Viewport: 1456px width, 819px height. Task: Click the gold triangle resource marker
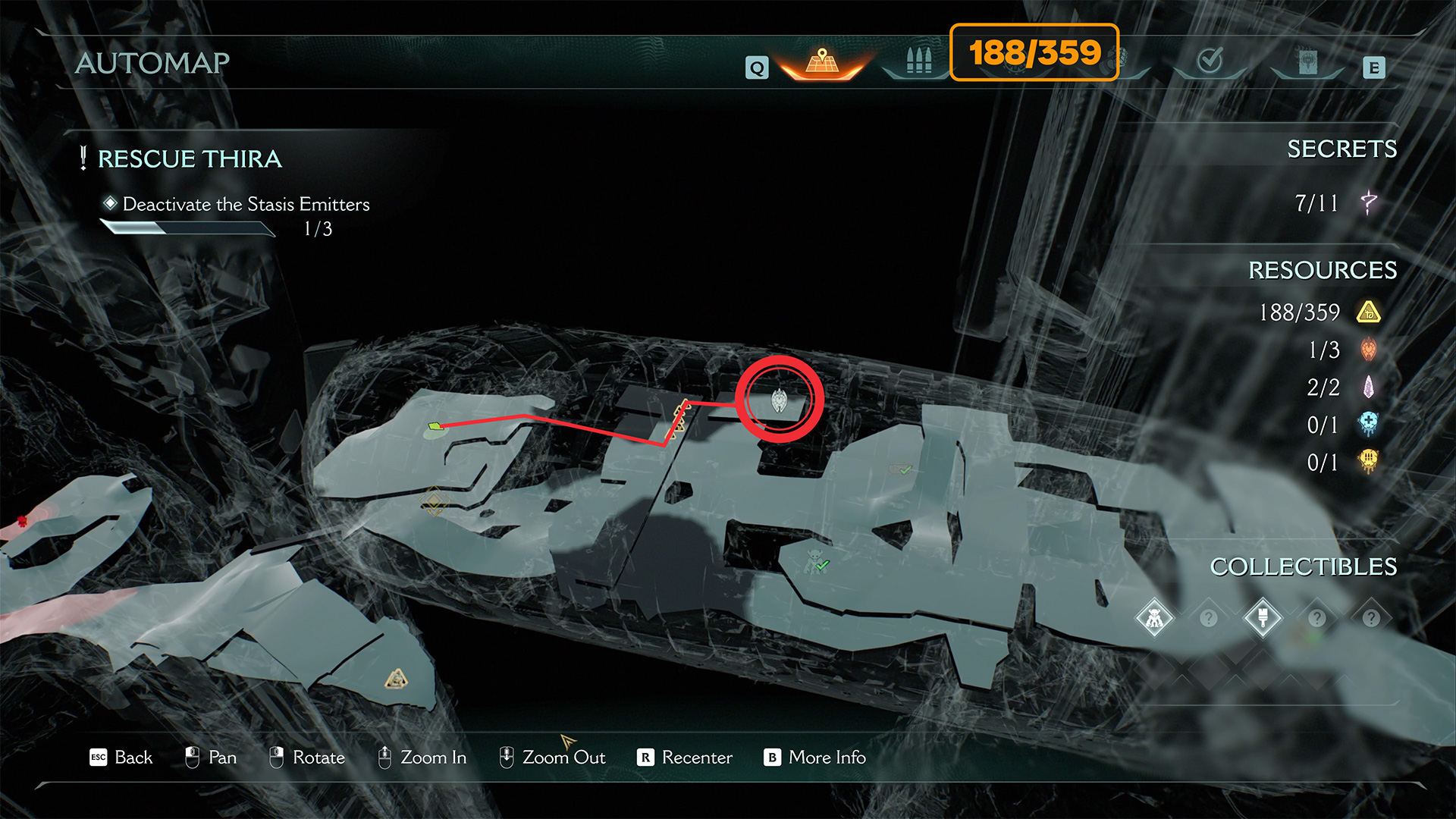pyautogui.click(x=396, y=679)
